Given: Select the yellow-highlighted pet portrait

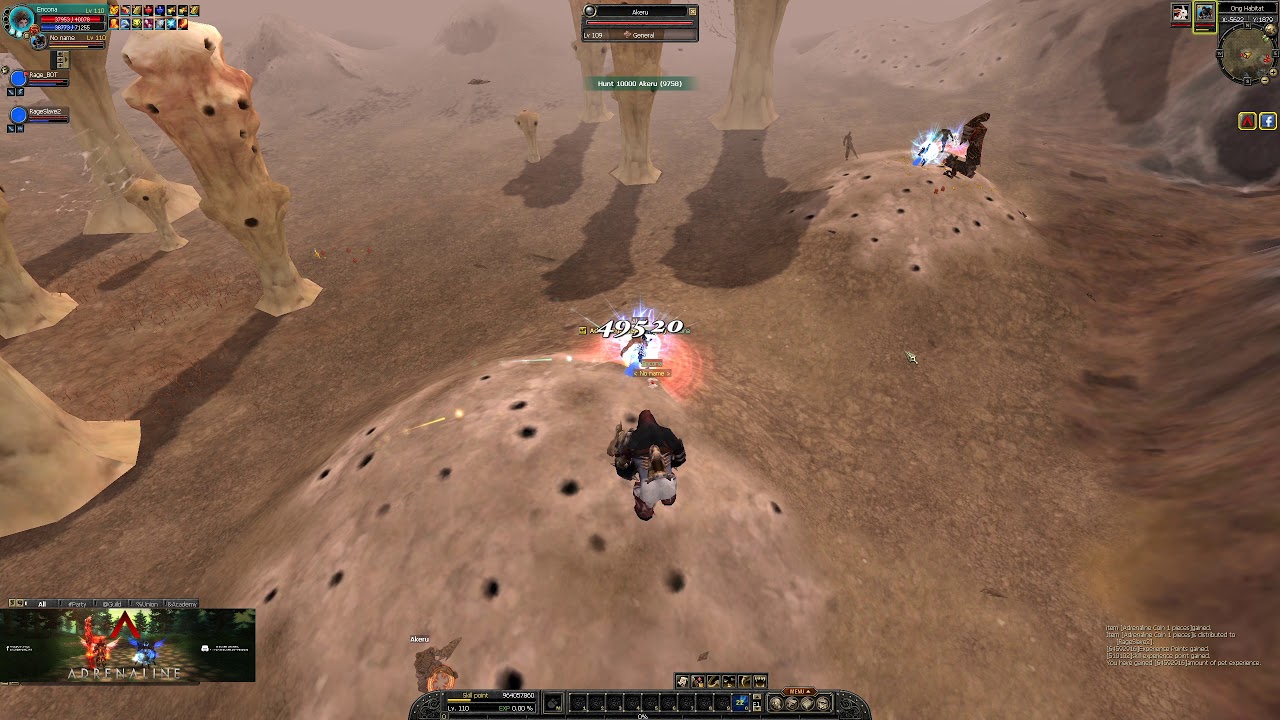Looking at the screenshot, I should [1204, 13].
